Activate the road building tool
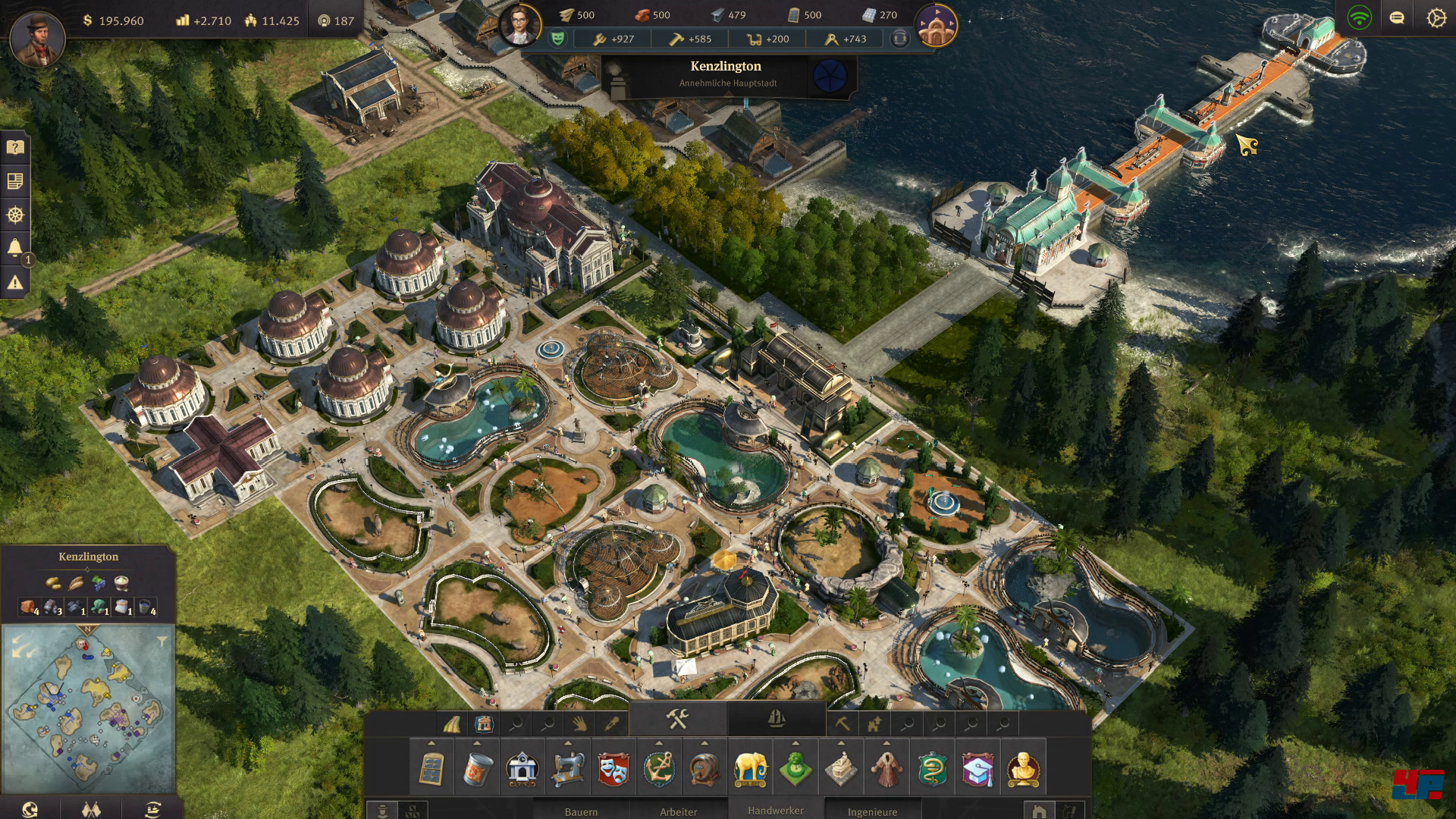 pos(452,724)
